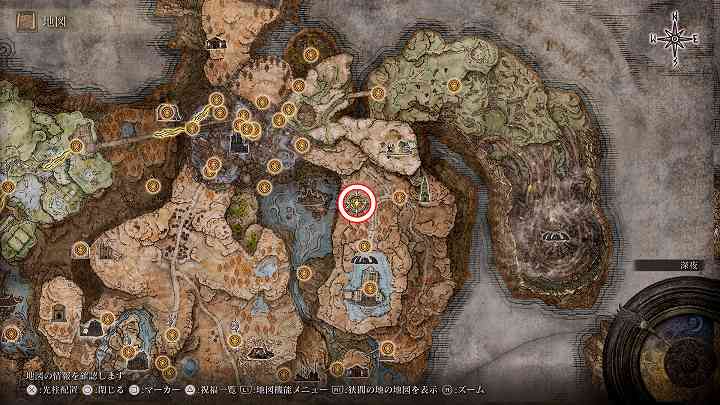Choose the easternmost grace marker on the green plateau

point(455,86)
